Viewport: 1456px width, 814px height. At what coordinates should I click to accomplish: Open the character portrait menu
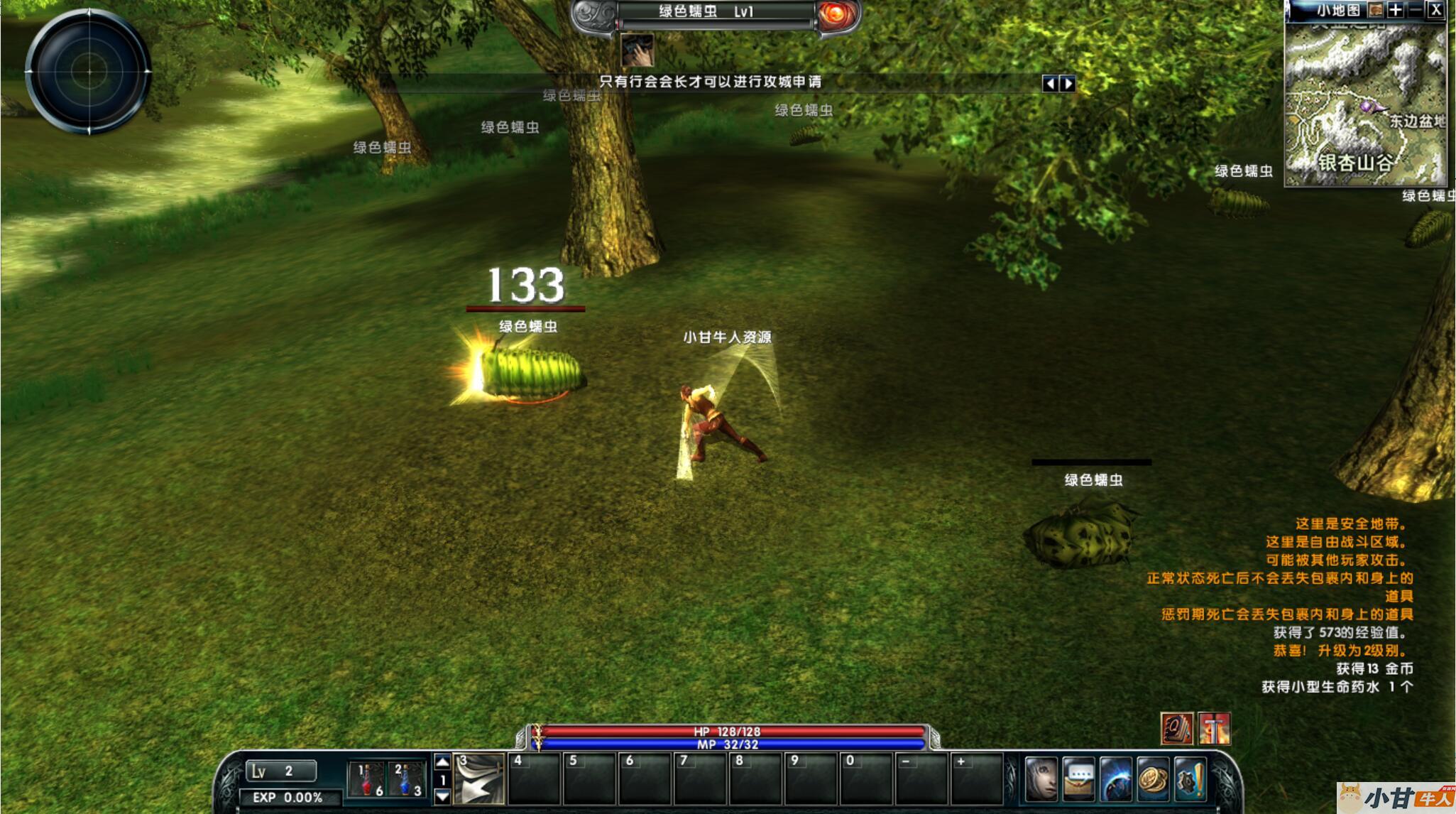coord(1041,778)
